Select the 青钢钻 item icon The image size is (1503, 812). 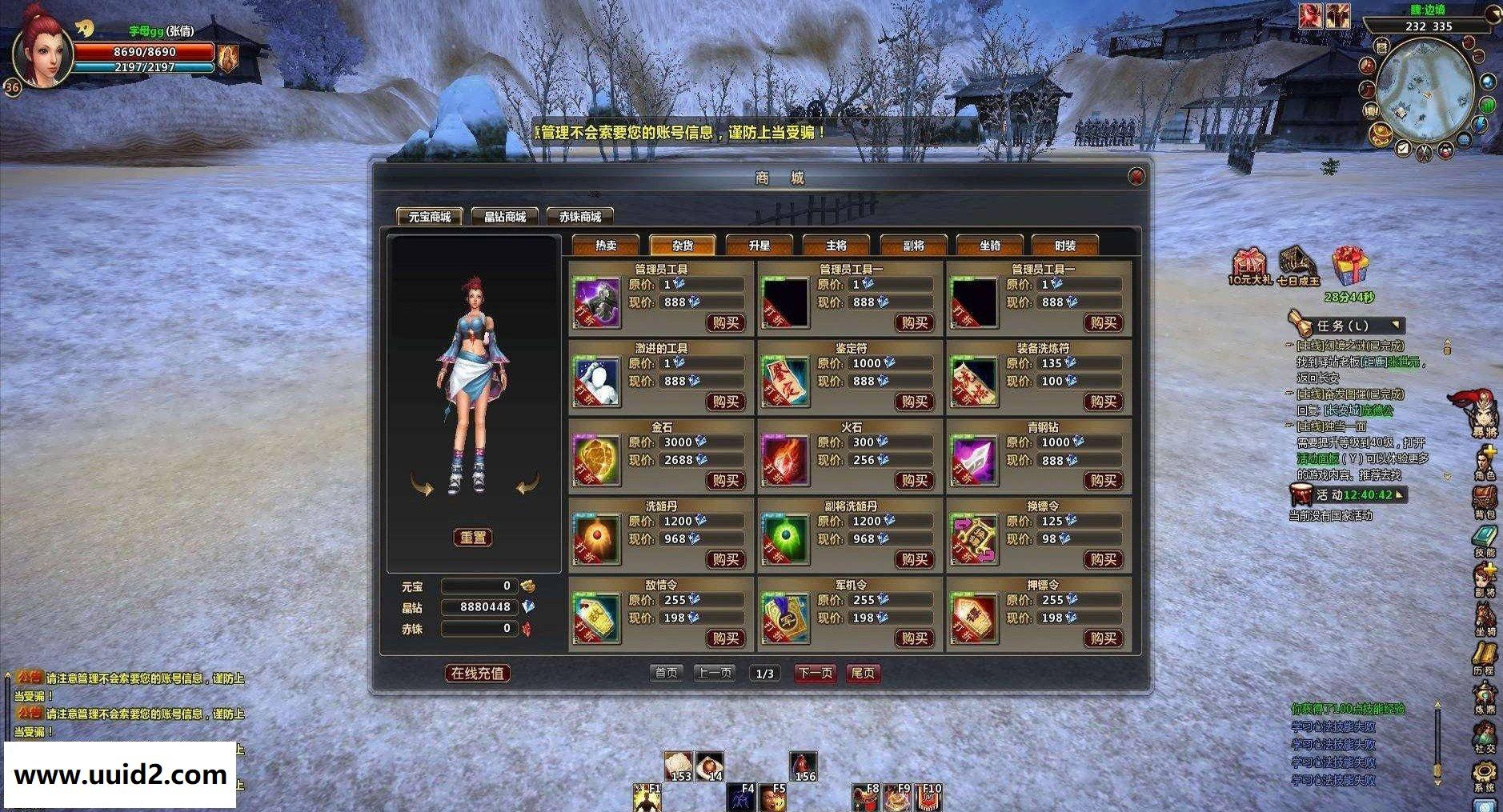[x=974, y=461]
